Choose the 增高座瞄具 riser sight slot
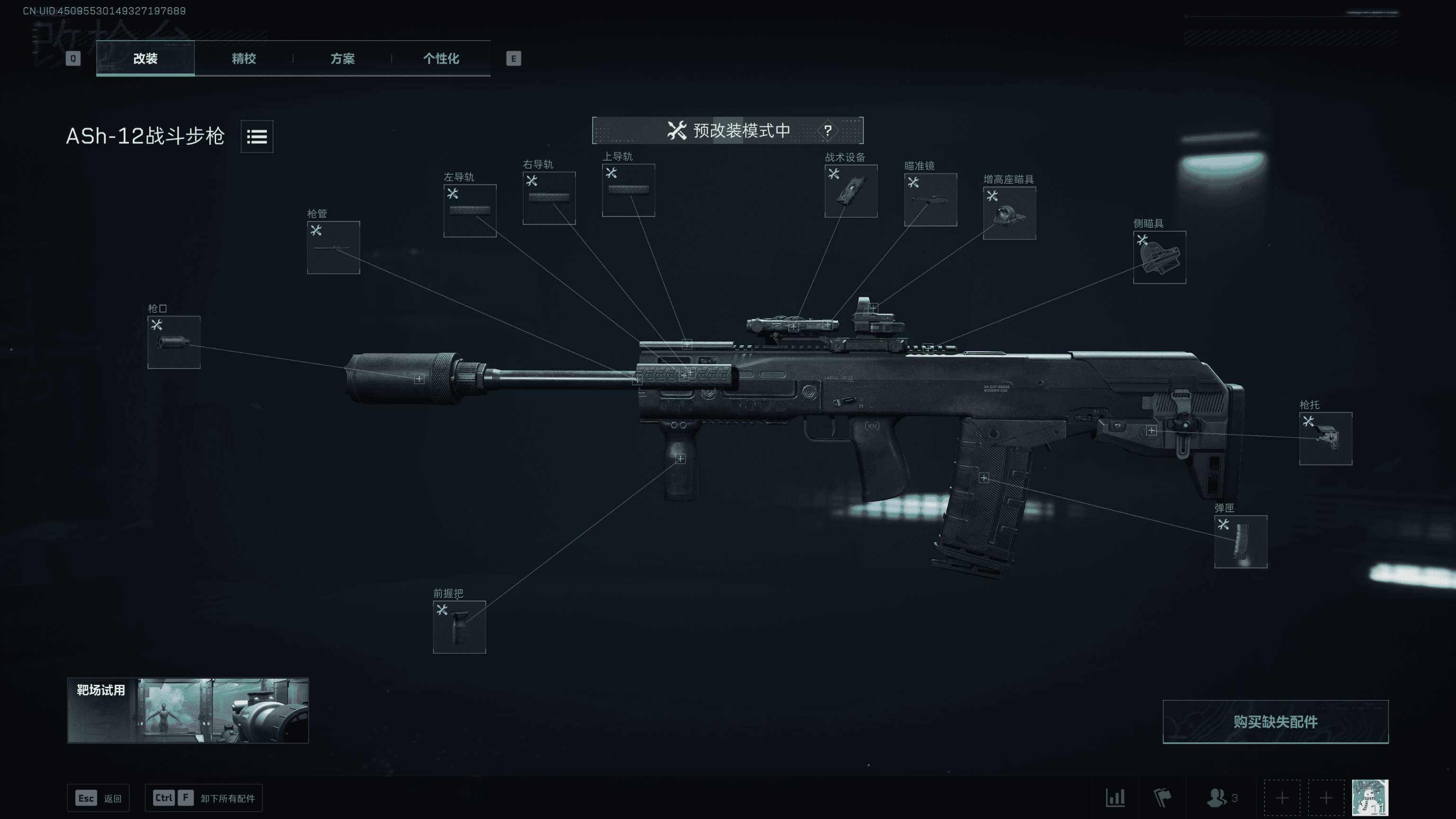The width and height of the screenshot is (1456, 819). pos(1009,213)
